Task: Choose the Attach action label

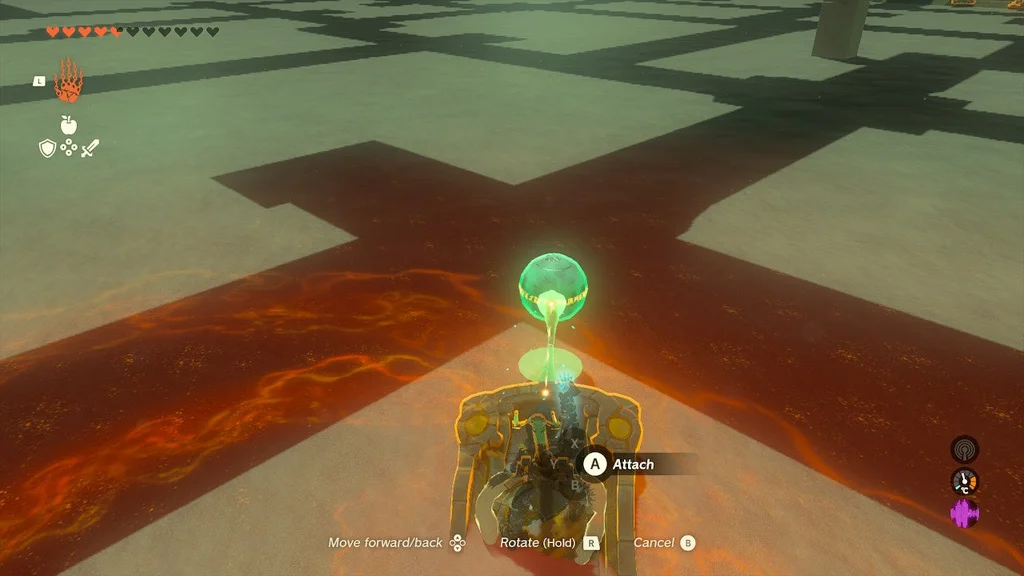Action: tap(632, 464)
